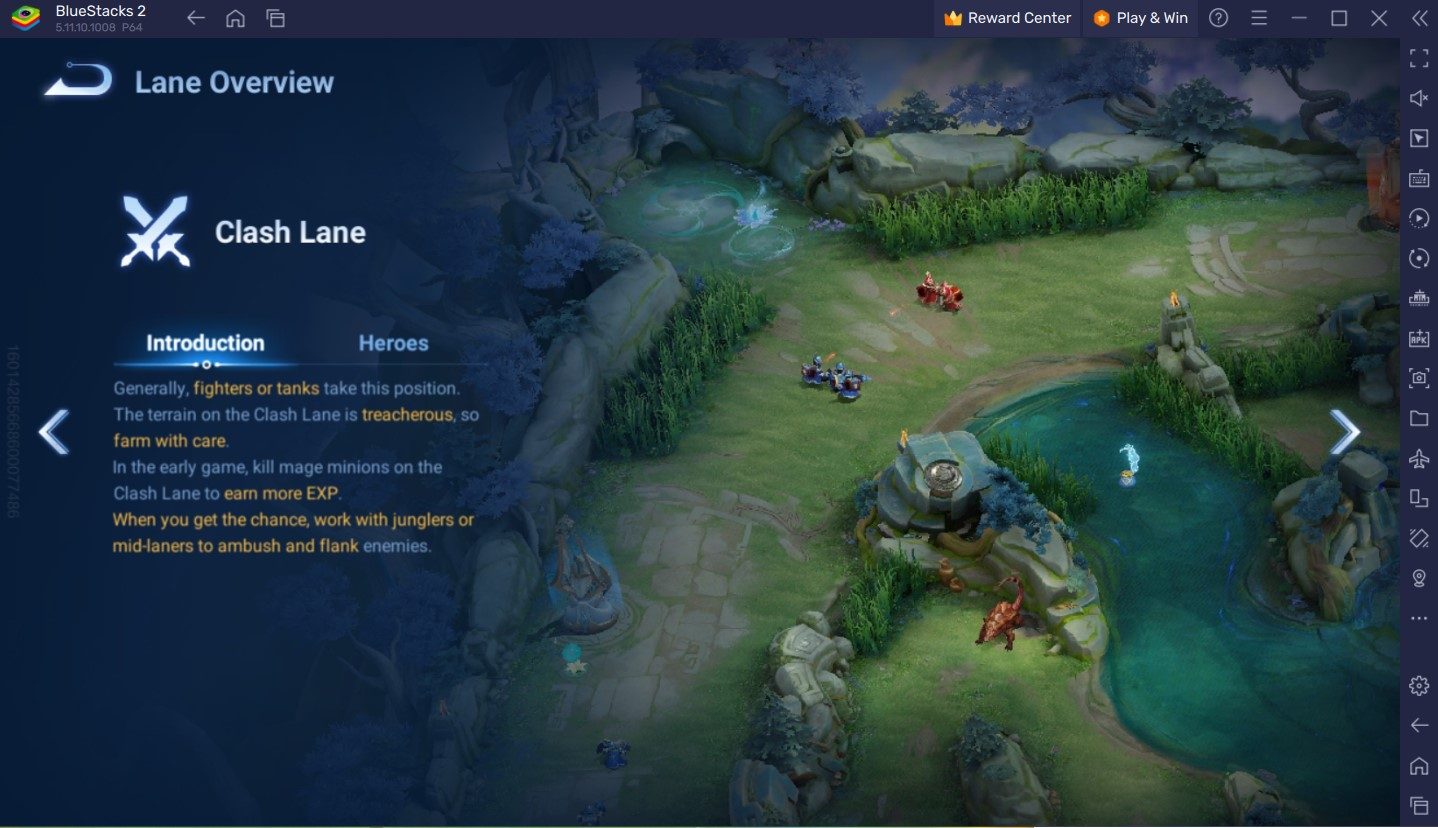
Task: Open the Location tool in sidebar
Action: 1418,578
